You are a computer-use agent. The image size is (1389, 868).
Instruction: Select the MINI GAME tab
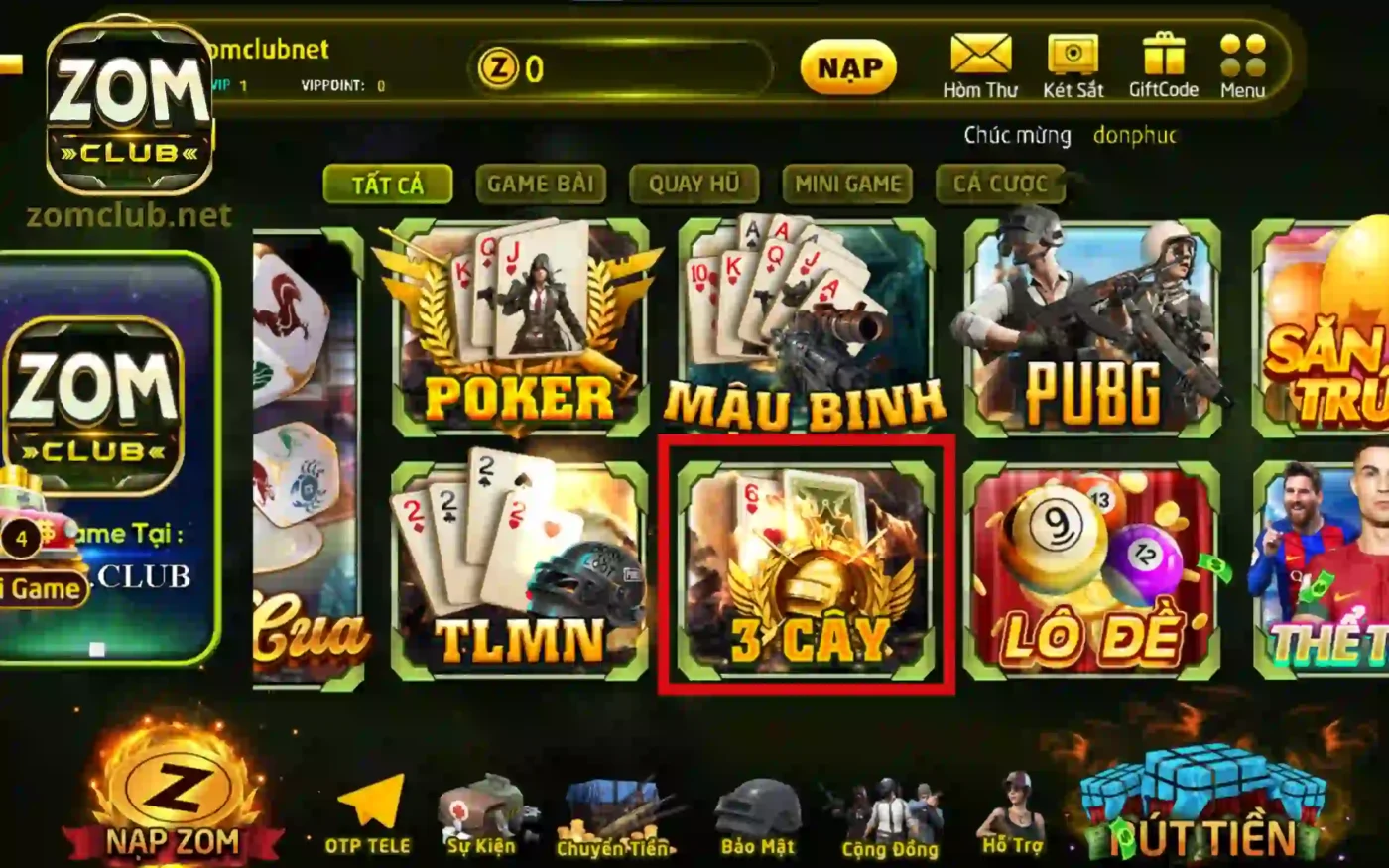pyautogui.click(x=847, y=185)
